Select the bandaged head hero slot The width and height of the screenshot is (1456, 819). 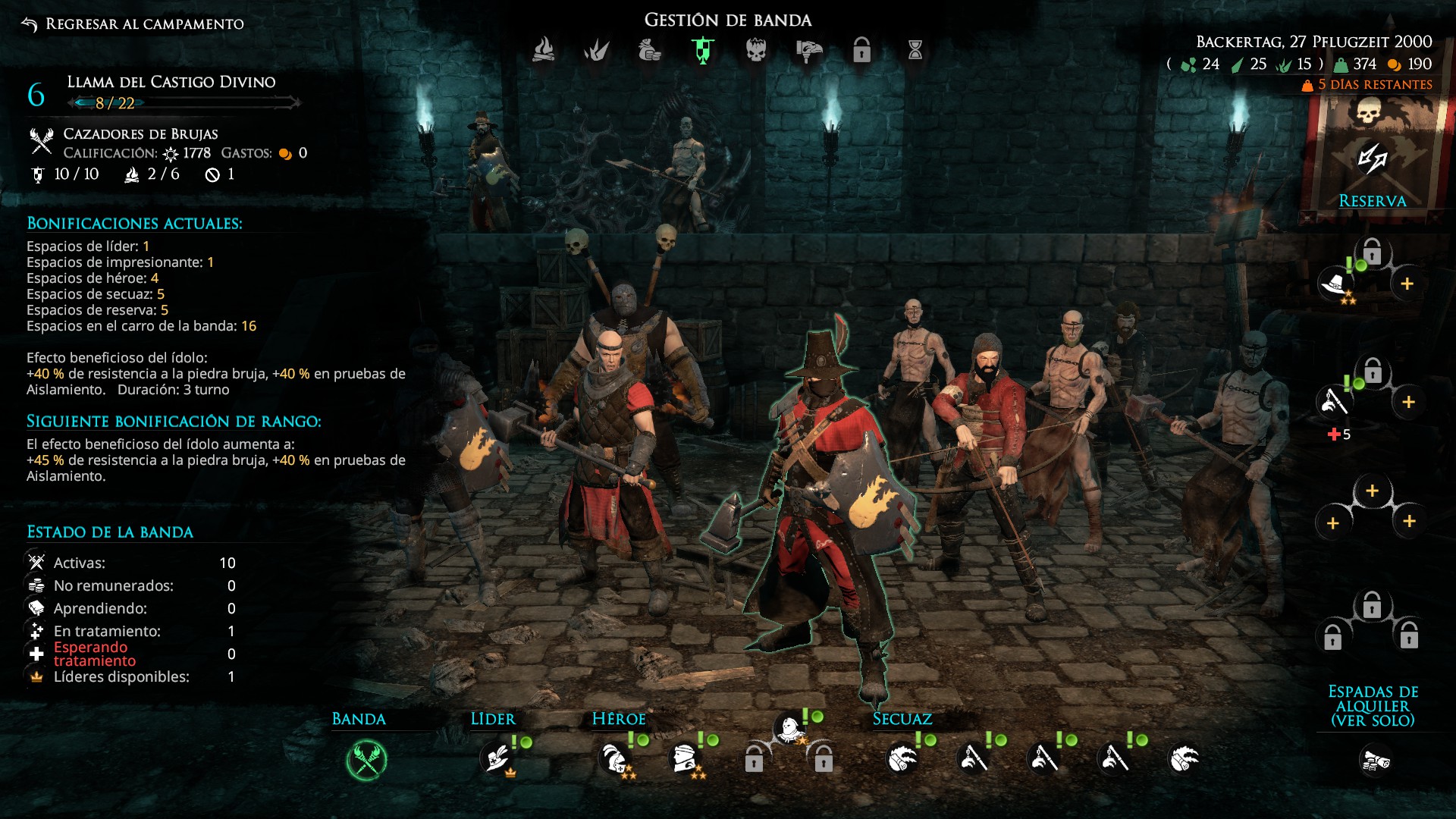coord(684,758)
